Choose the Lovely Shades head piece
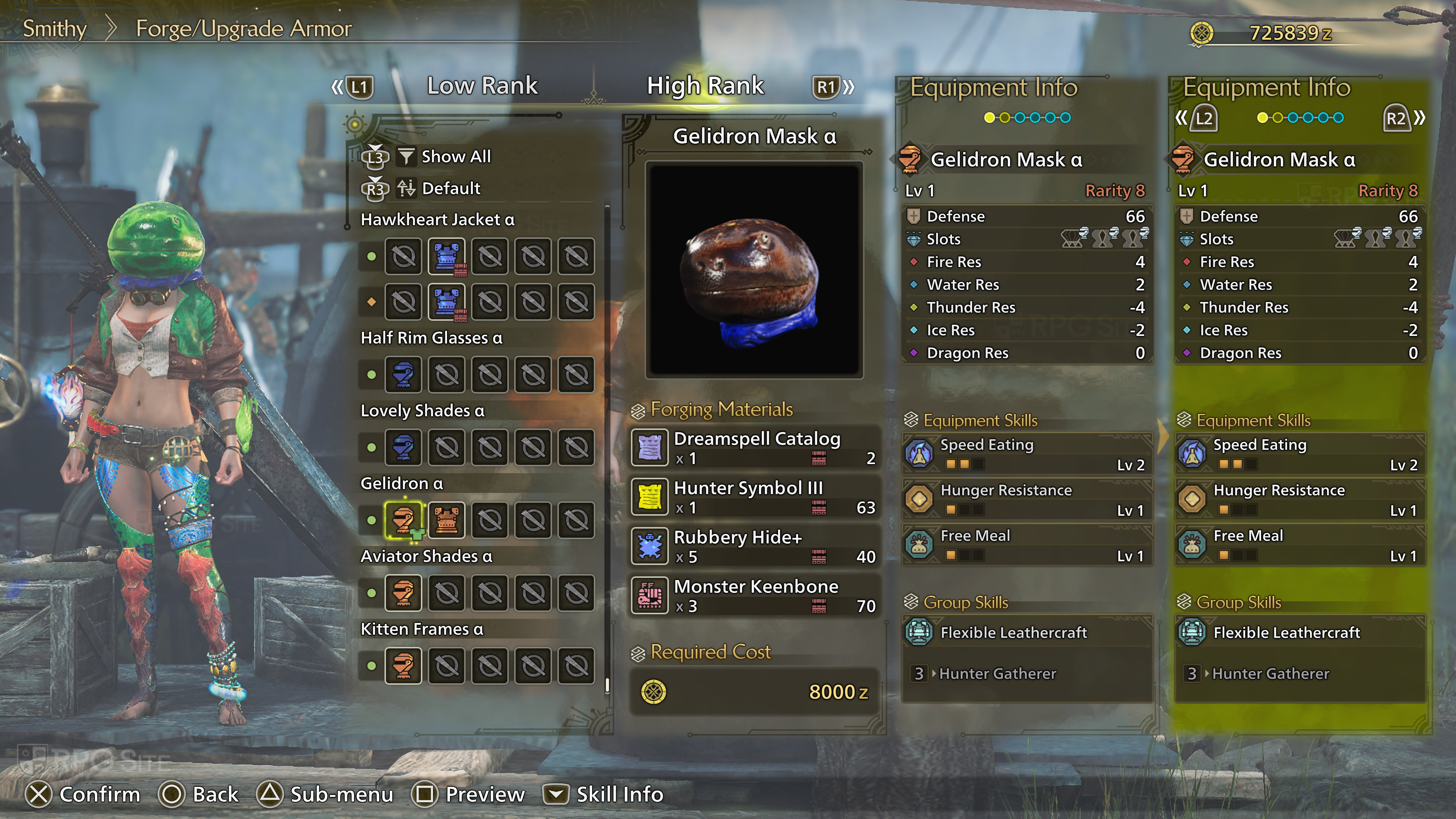The width and height of the screenshot is (1456, 819). [x=403, y=447]
